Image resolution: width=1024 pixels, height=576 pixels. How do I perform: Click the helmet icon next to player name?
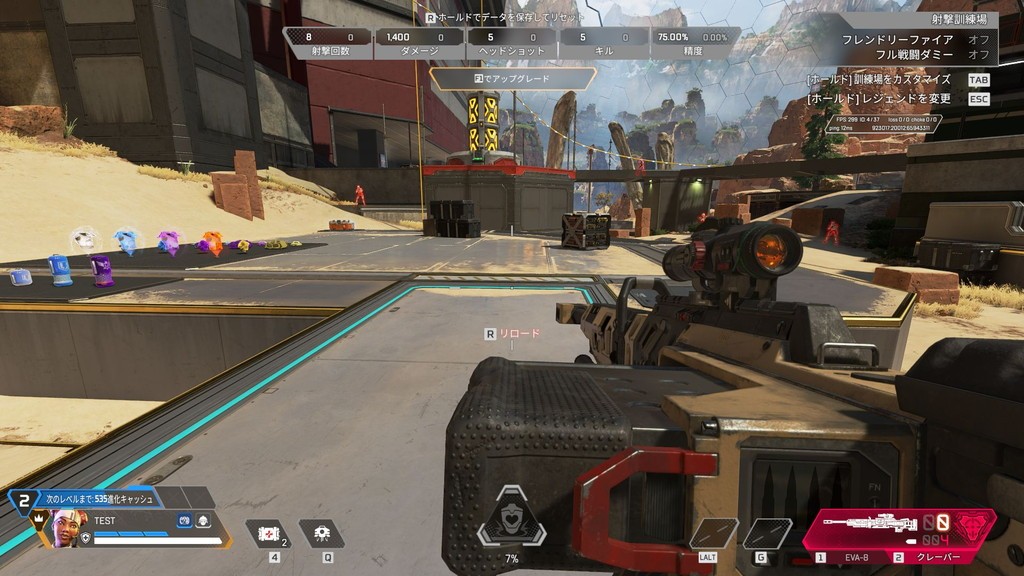(203, 520)
